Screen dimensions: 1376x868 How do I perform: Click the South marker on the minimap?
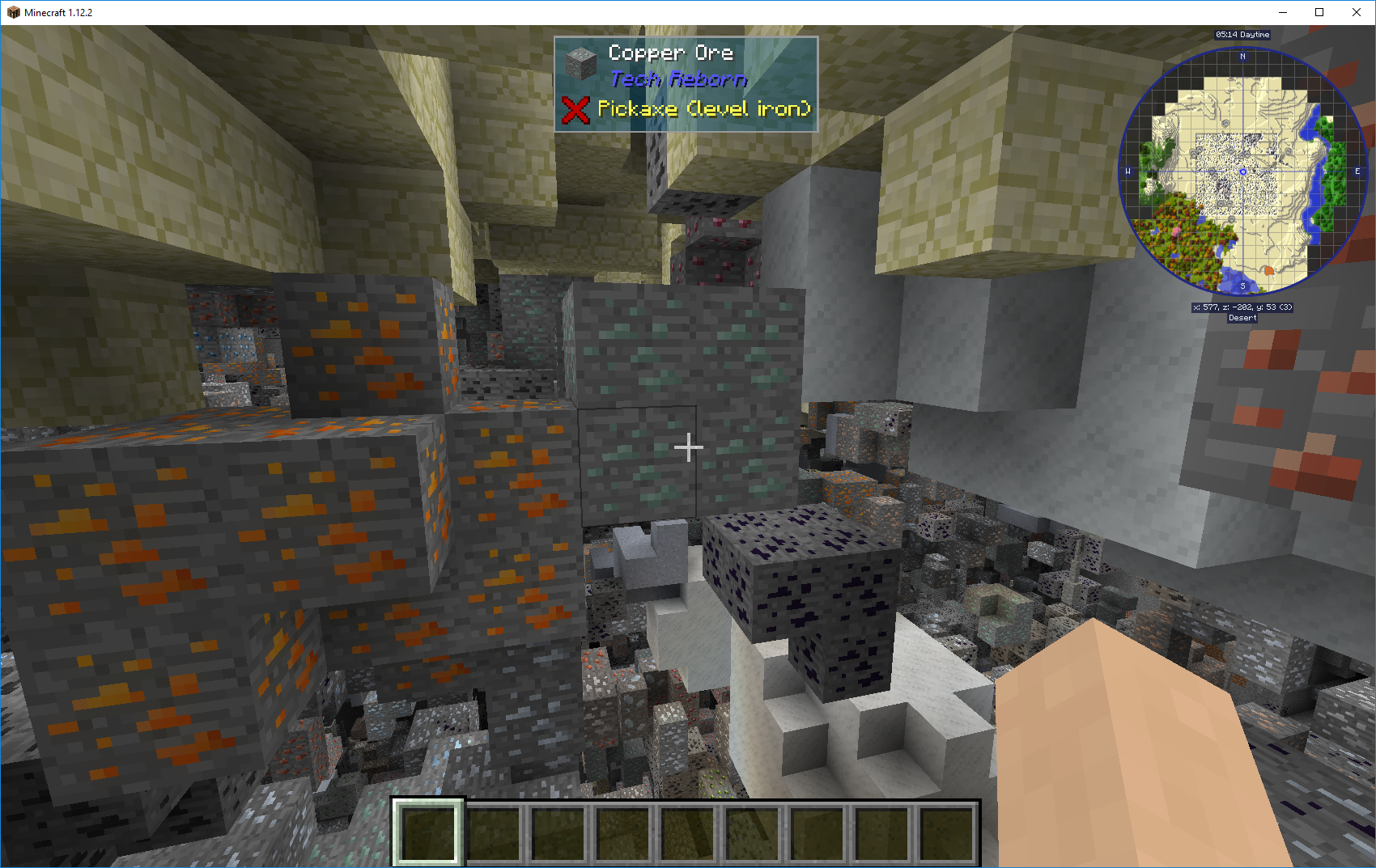click(x=1242, y=286)
